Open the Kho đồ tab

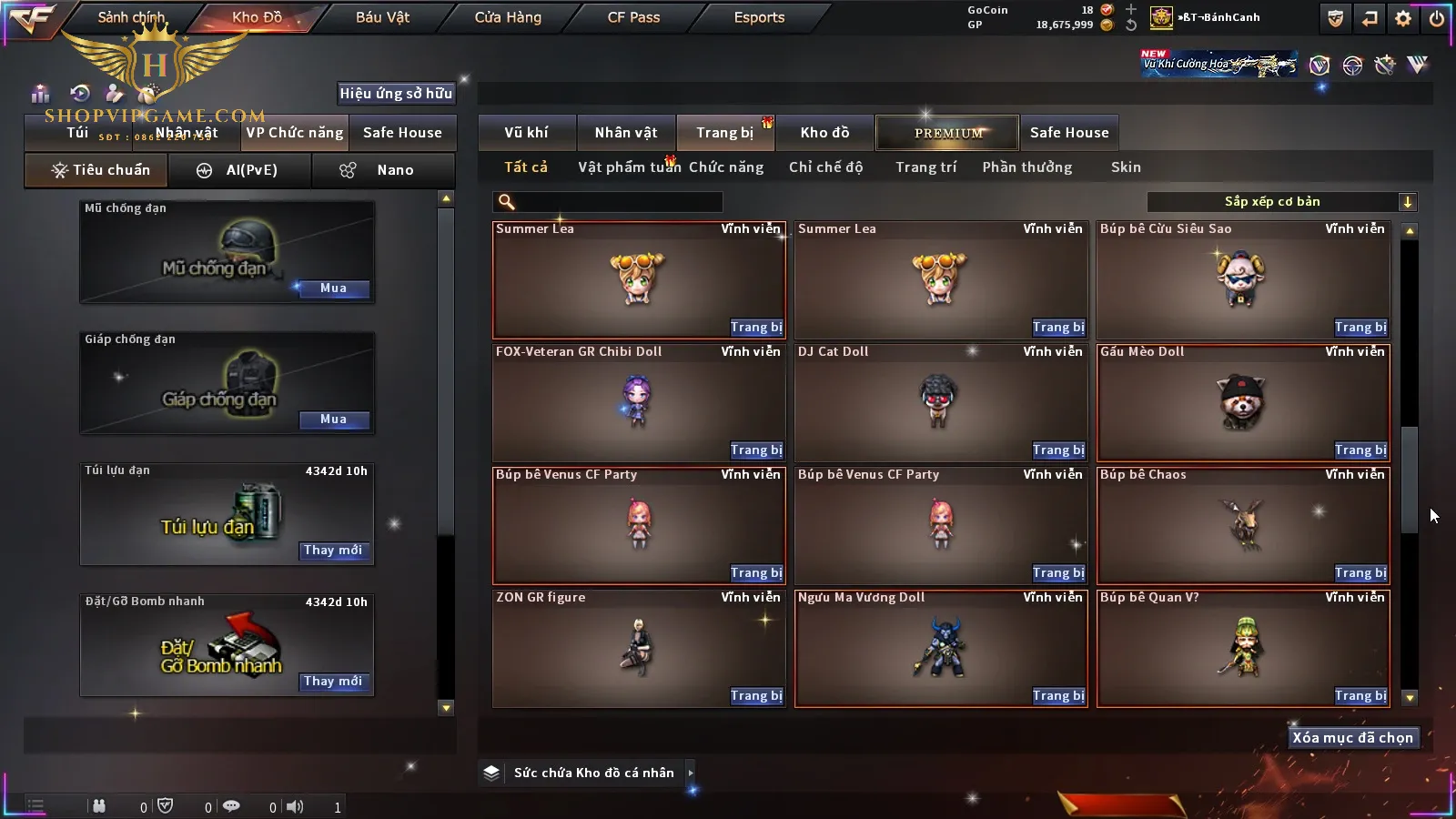(x=824, y=133)
